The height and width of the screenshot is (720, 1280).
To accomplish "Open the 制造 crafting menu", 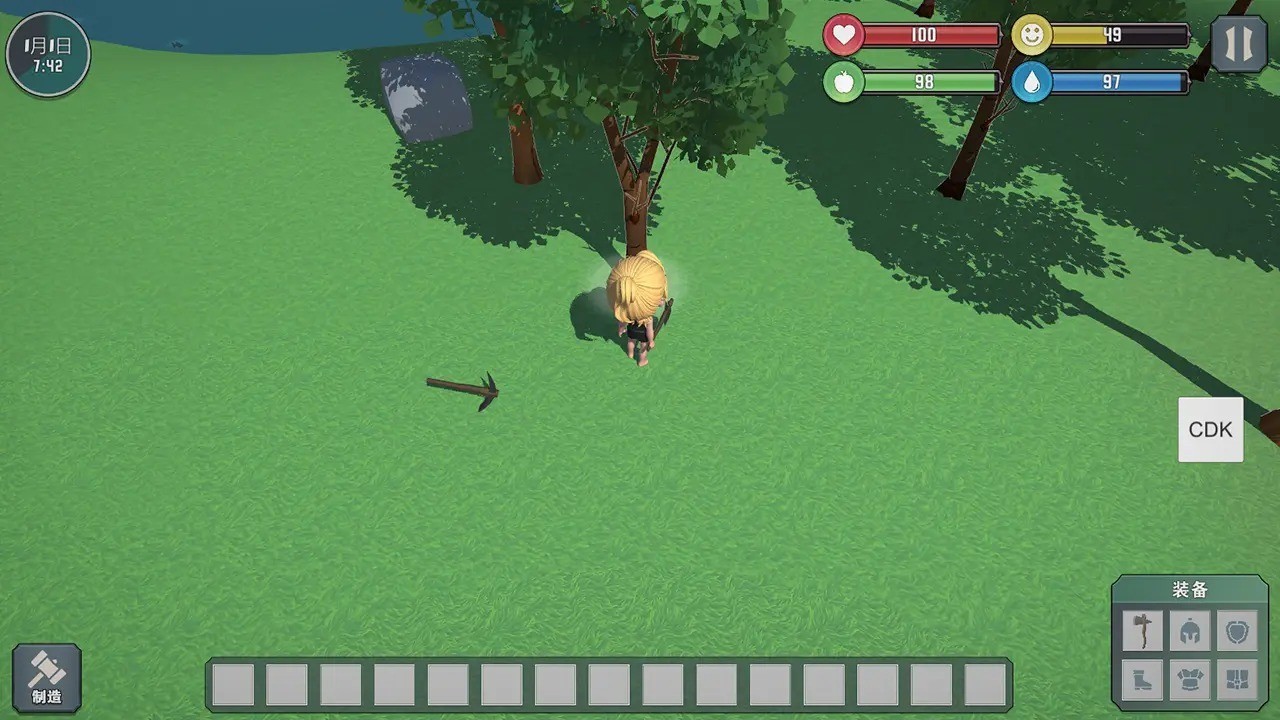I will [x=47, y=677].
